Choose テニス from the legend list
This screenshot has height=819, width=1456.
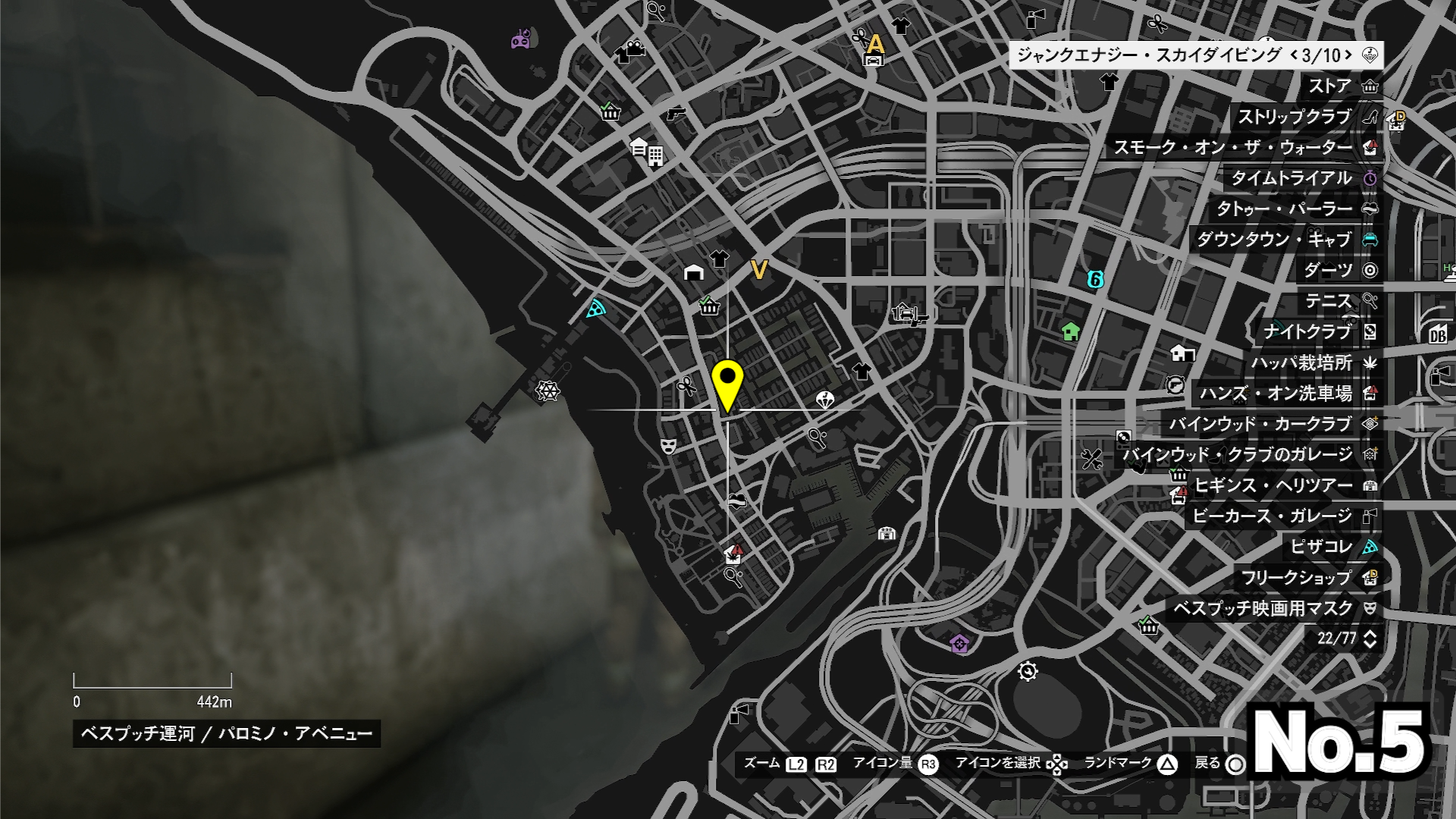[x=1340, y=301]
